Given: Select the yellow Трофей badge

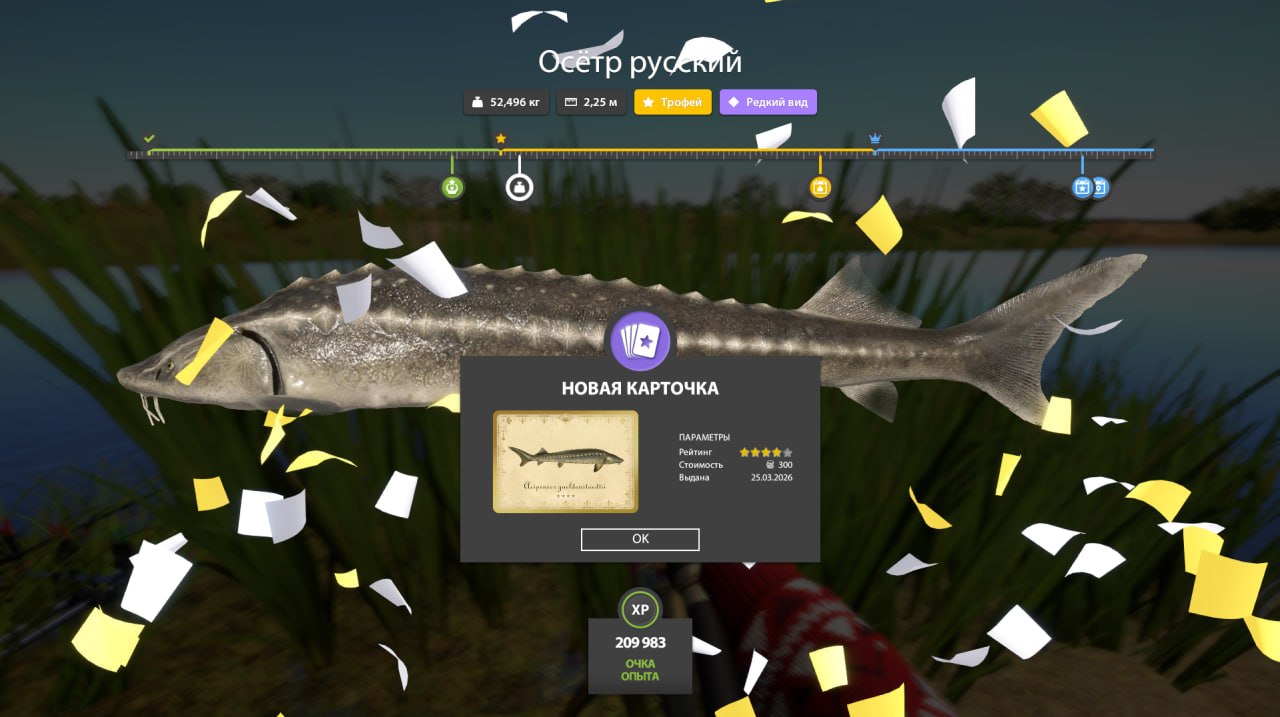Looking at the screenshot, I should [x=673, y=102].
